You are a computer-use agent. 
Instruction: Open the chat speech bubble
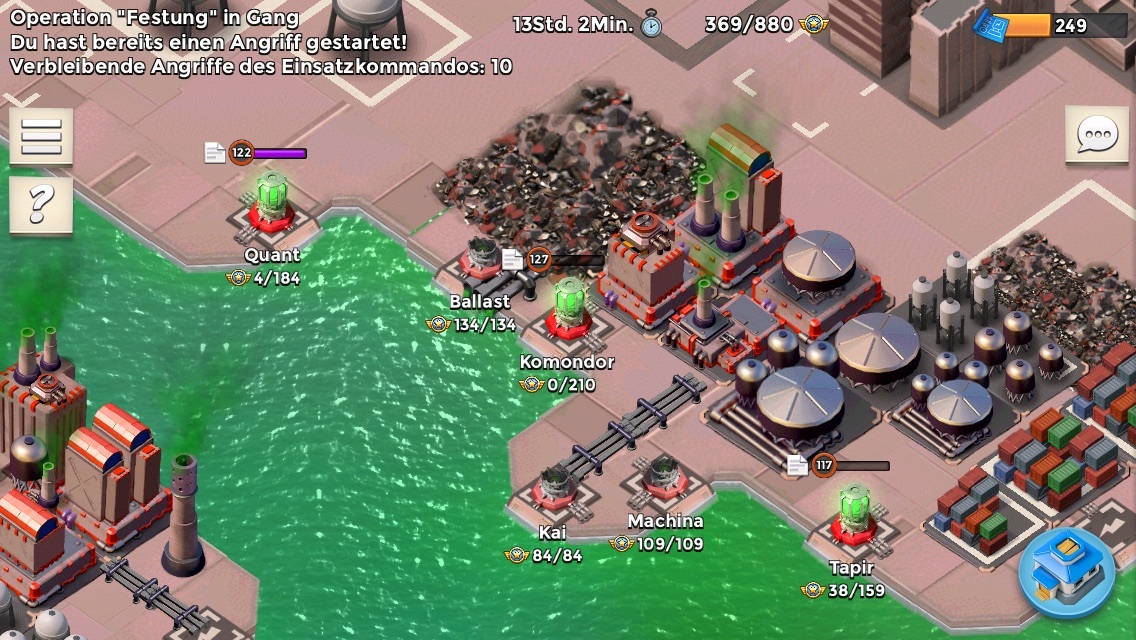[x=1096, y=134]
